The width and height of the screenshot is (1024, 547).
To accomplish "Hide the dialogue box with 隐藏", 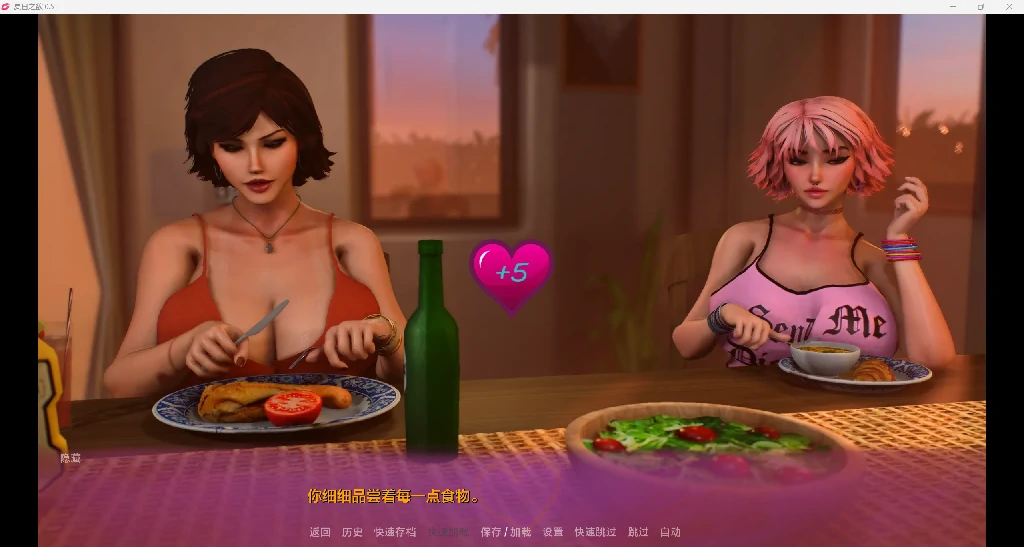I will click(70, 458).
